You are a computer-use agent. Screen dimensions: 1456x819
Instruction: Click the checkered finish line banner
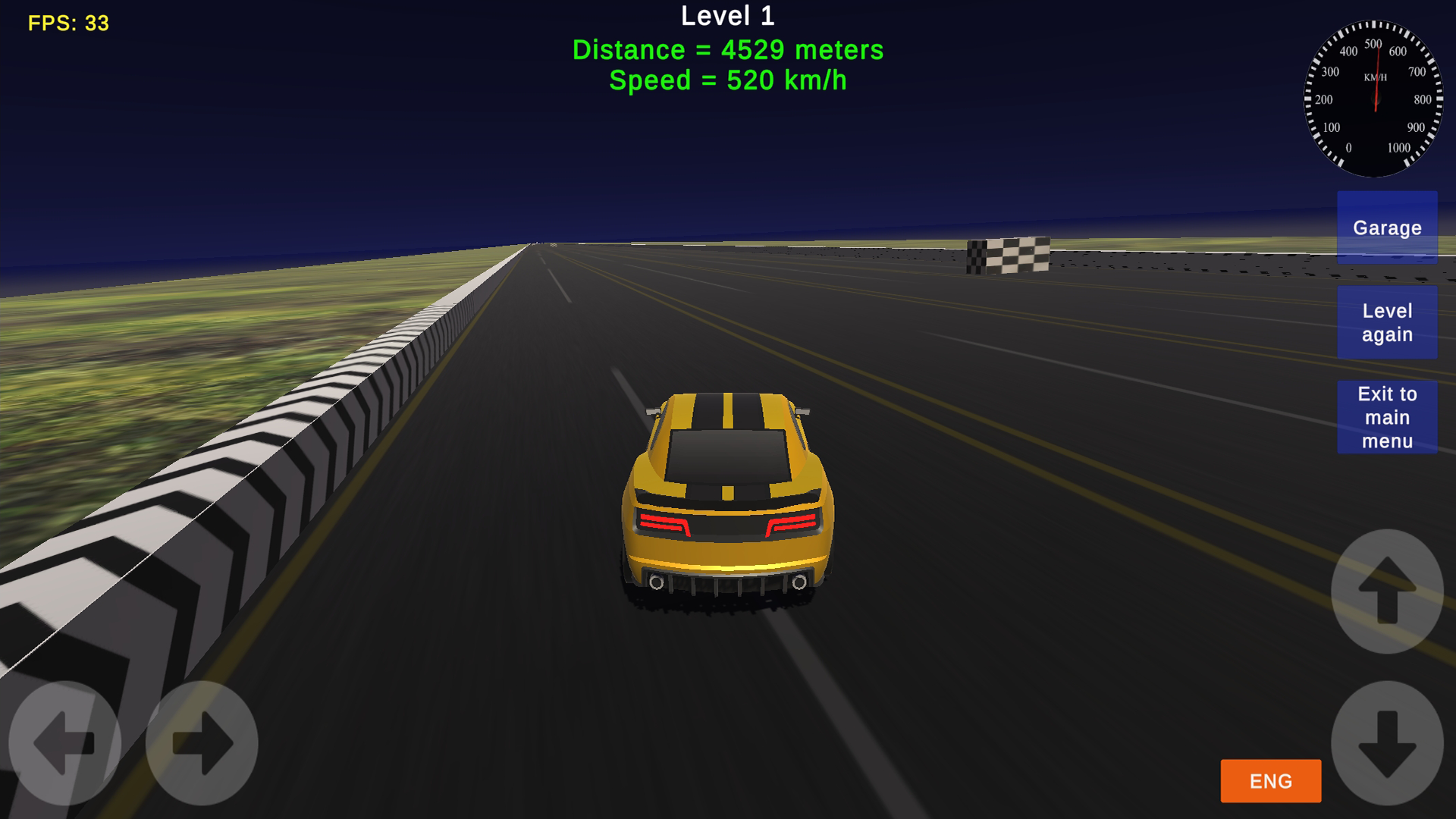click(x=1009, y=254)
